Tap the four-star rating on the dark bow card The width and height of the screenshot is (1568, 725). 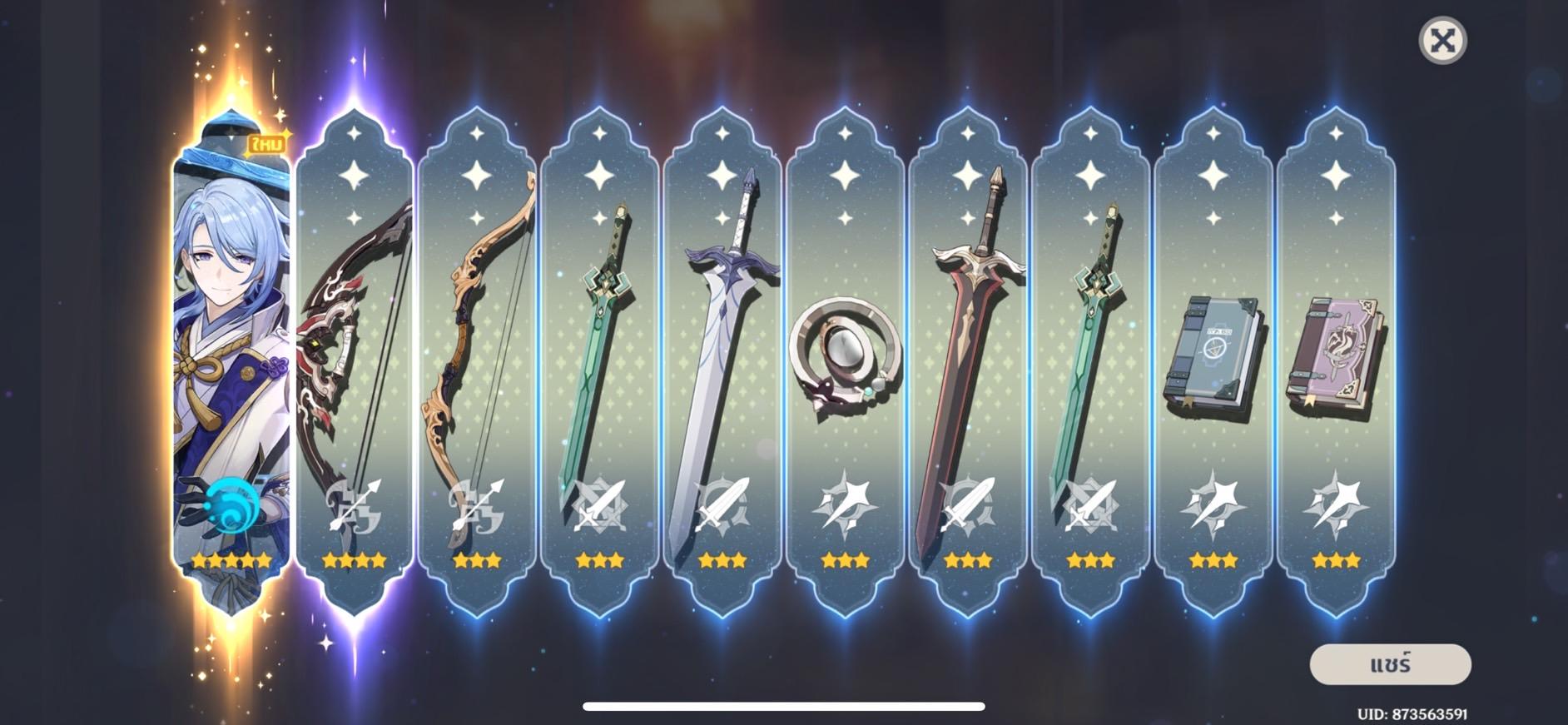[x=354, y=562]
